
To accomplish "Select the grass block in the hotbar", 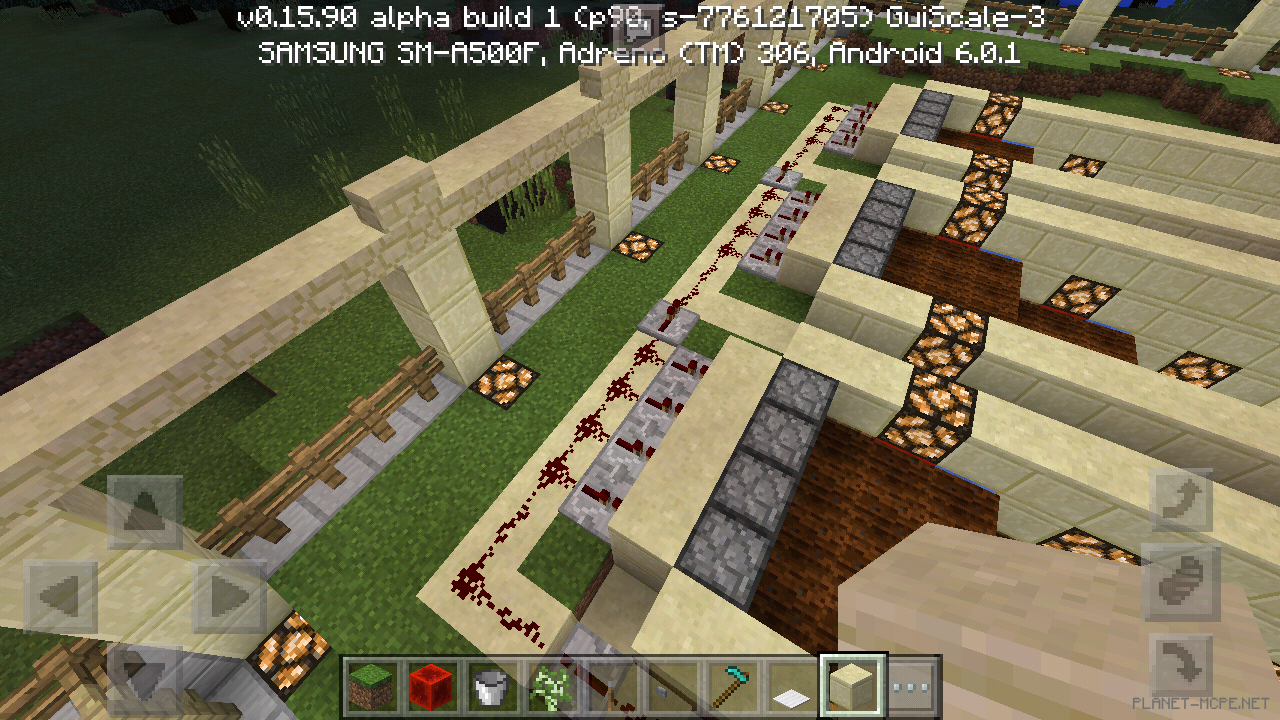I will coord(370,688).
